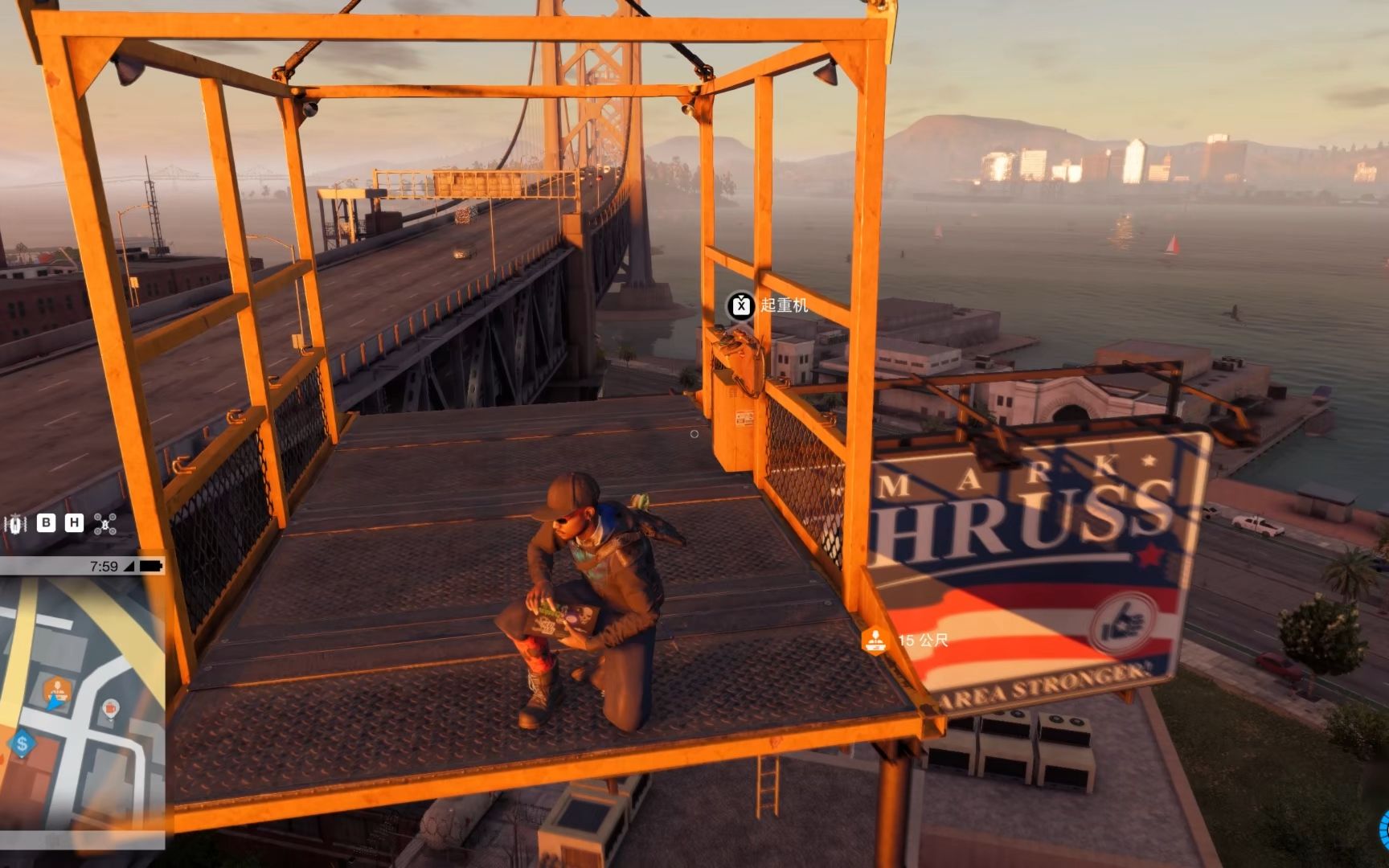Activate the RC Jumper car icon
Screen dimensions: 1389x868
[x=15, y=524]
